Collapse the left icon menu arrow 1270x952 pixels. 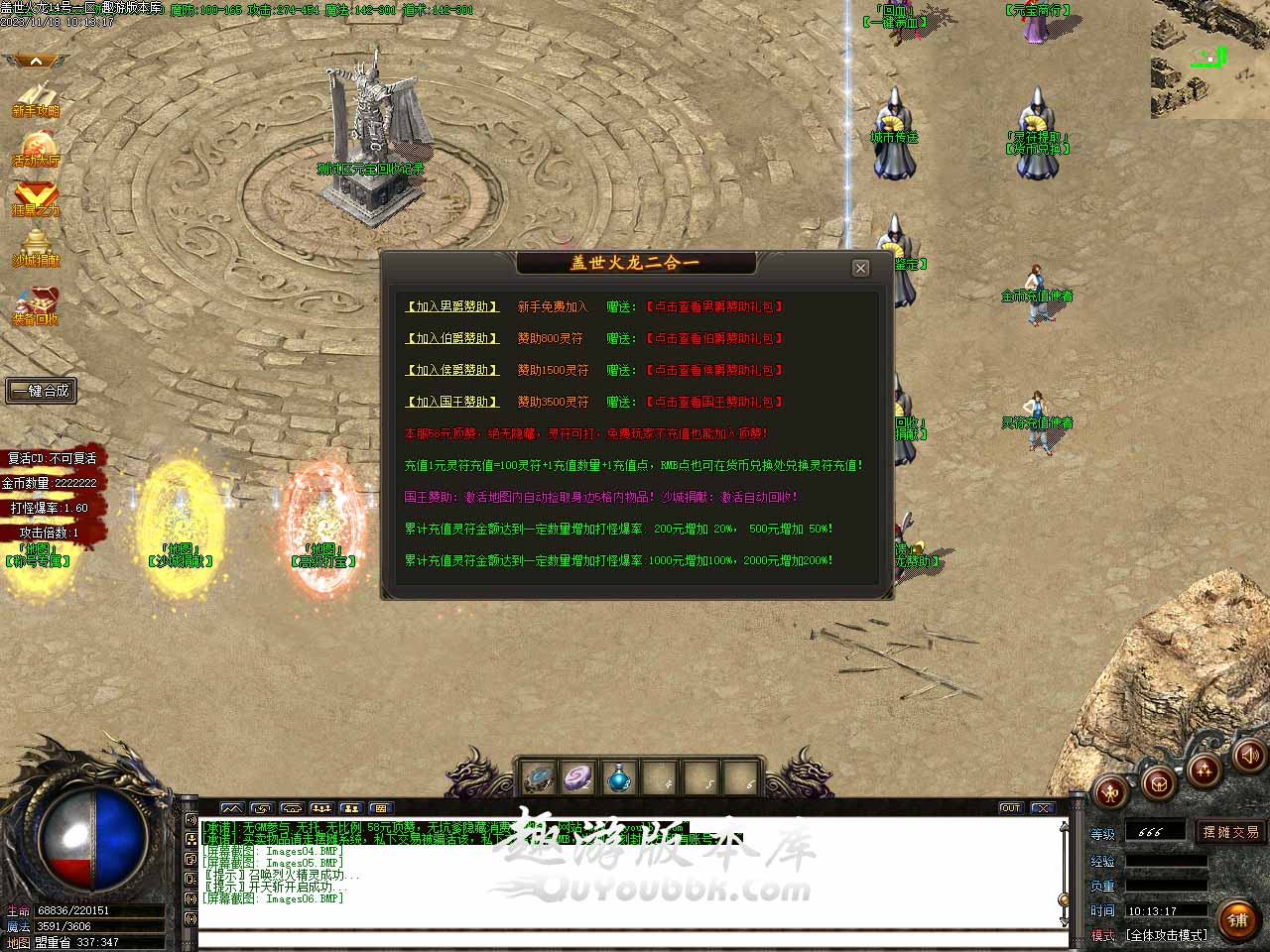tap(36, 61)
